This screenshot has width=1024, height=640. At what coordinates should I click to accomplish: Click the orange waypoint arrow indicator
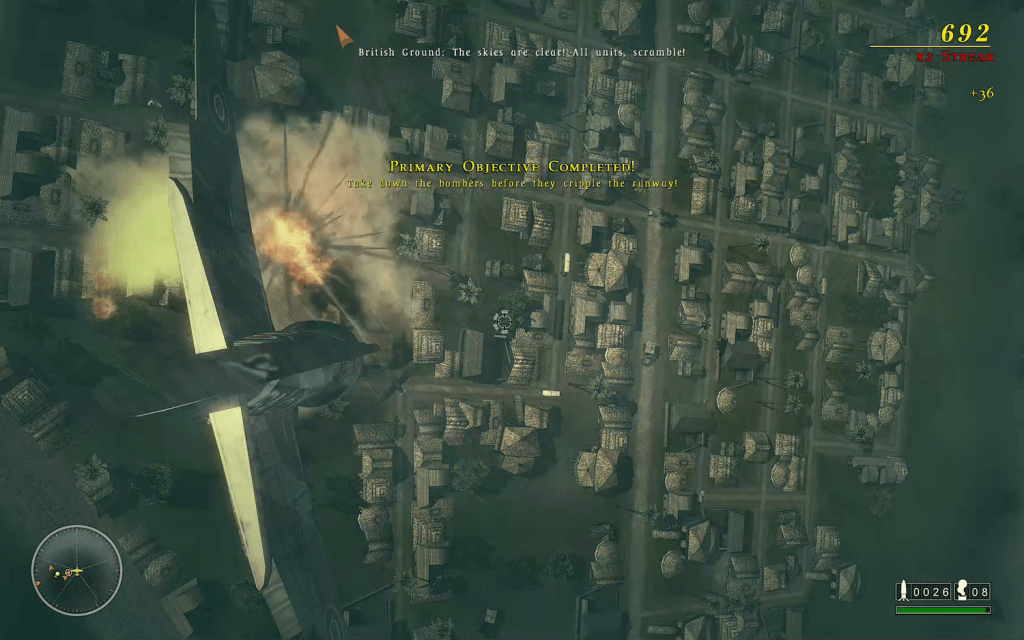tap(344, 37)
